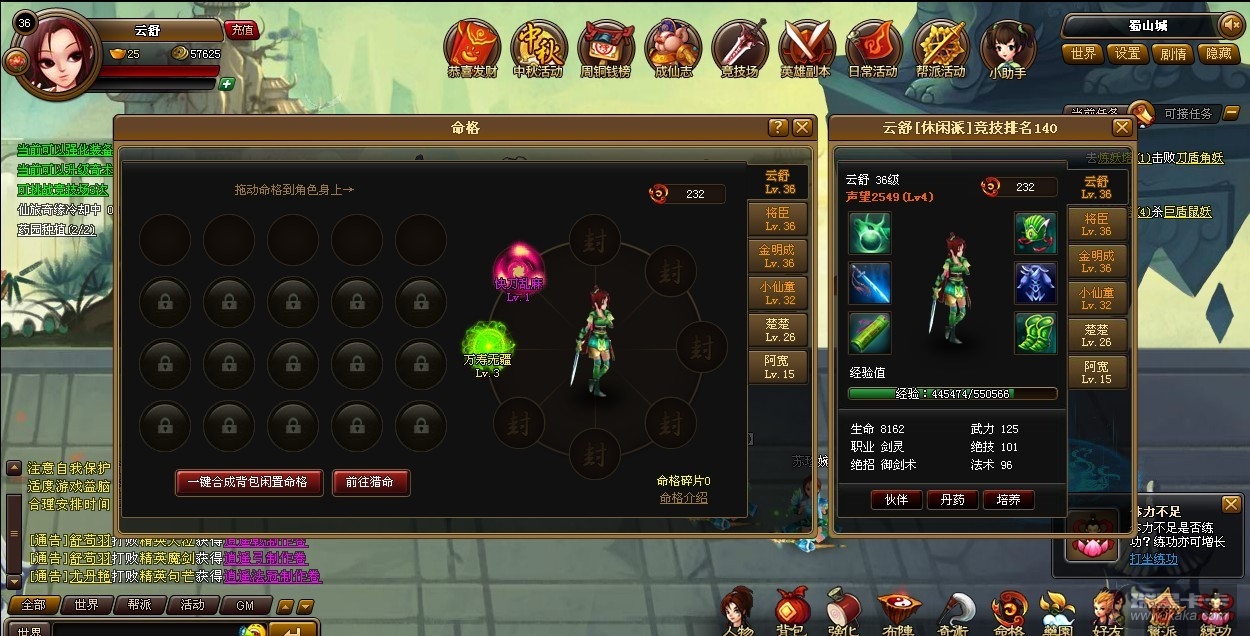The image size is (1250, 636).
Task: Open the 设置 settings button
Action: (1128, 54)
